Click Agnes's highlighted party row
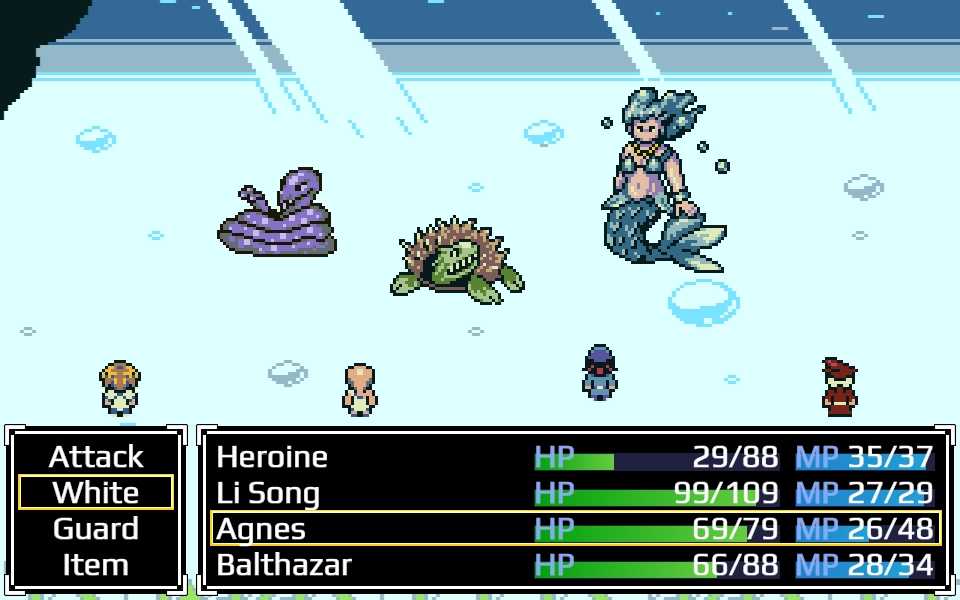Image resolution: width=960 pixels, height=600 pixels. [x=575, y=528]
